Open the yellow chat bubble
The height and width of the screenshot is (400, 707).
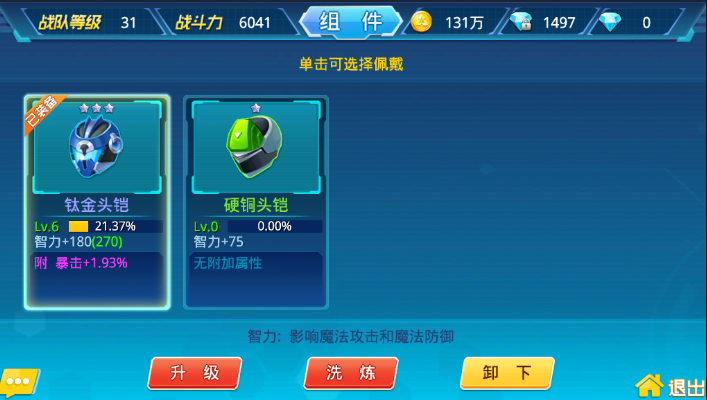[20, 383]
